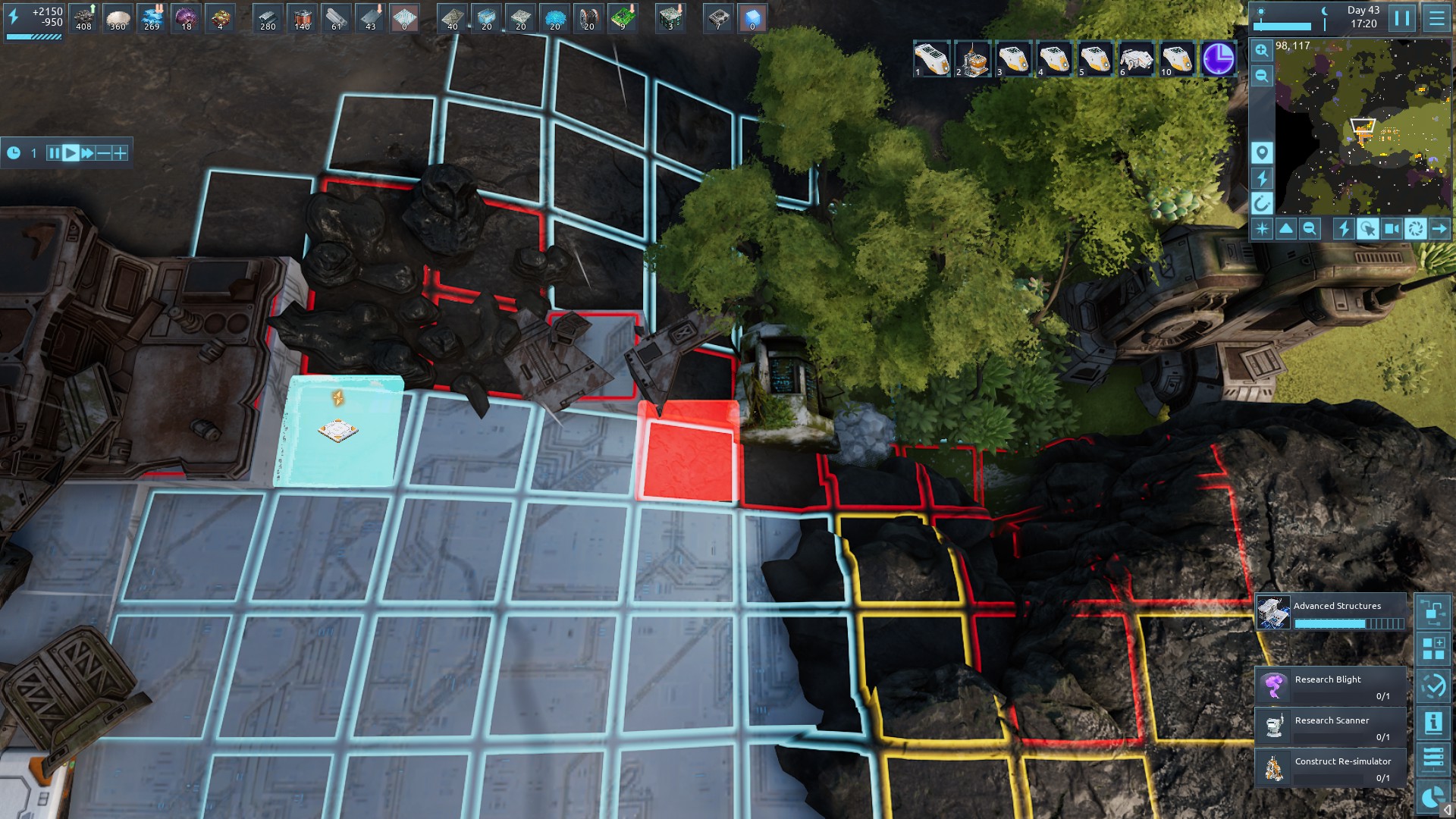Open the Advanced Structures research item
The height and width of the screenshot is (819, 1456).
[1331, 613]
